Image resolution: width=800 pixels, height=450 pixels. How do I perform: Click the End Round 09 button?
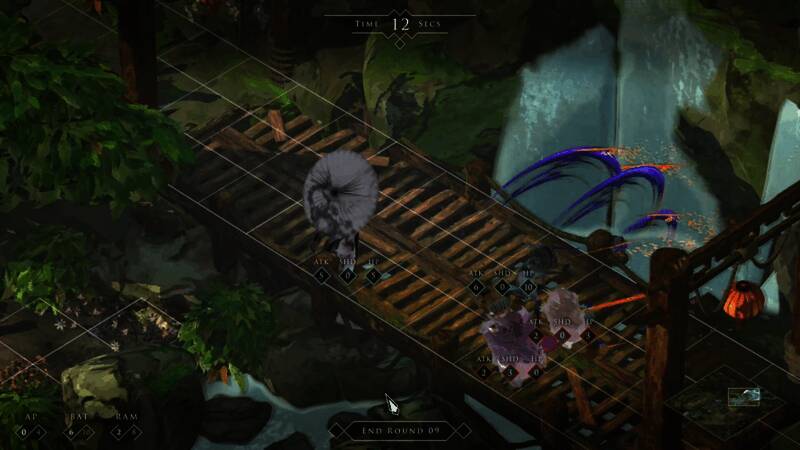click(x=400, y=432)
